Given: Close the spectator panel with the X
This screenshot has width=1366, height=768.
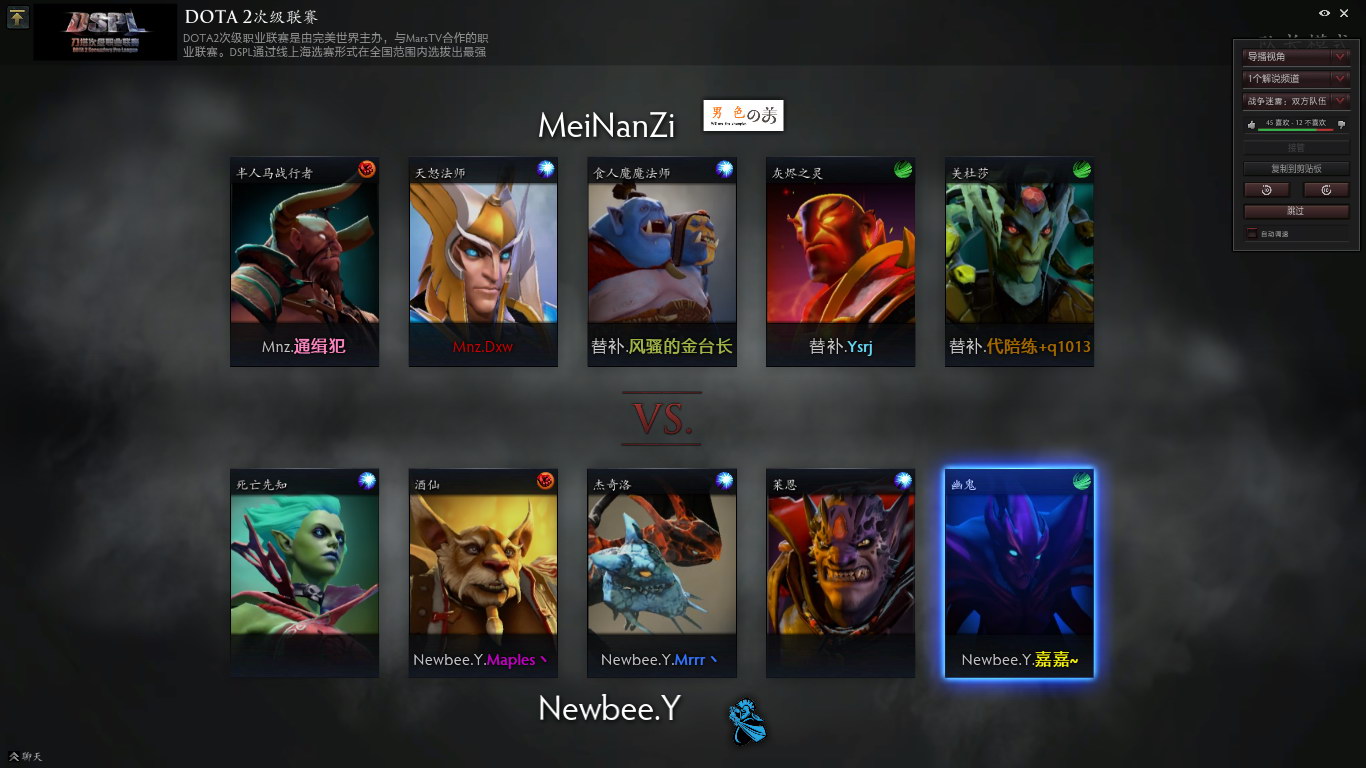Looking at the screenshot, I should pyautogui.click(x=1343, y=13).
